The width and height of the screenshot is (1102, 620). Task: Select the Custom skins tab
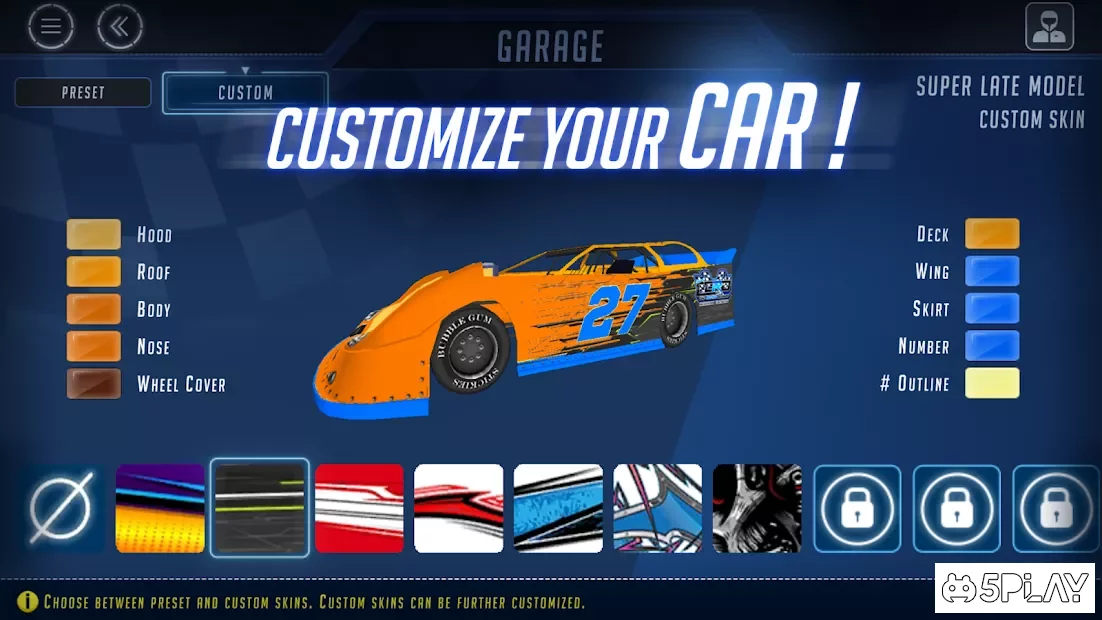[x=245, y=93]
